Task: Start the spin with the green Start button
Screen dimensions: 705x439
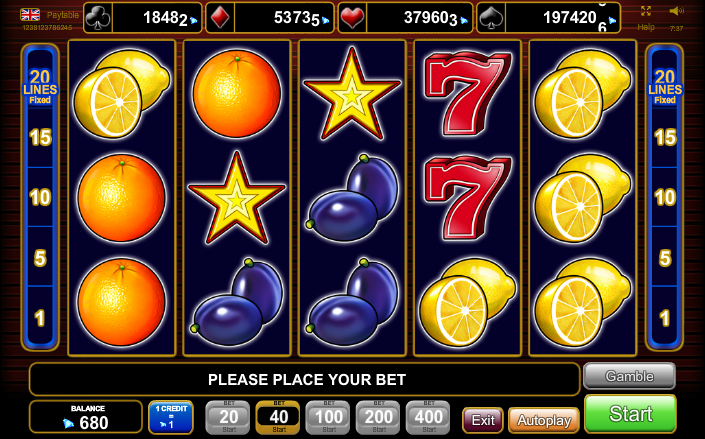Action: (x=630, y=414)
